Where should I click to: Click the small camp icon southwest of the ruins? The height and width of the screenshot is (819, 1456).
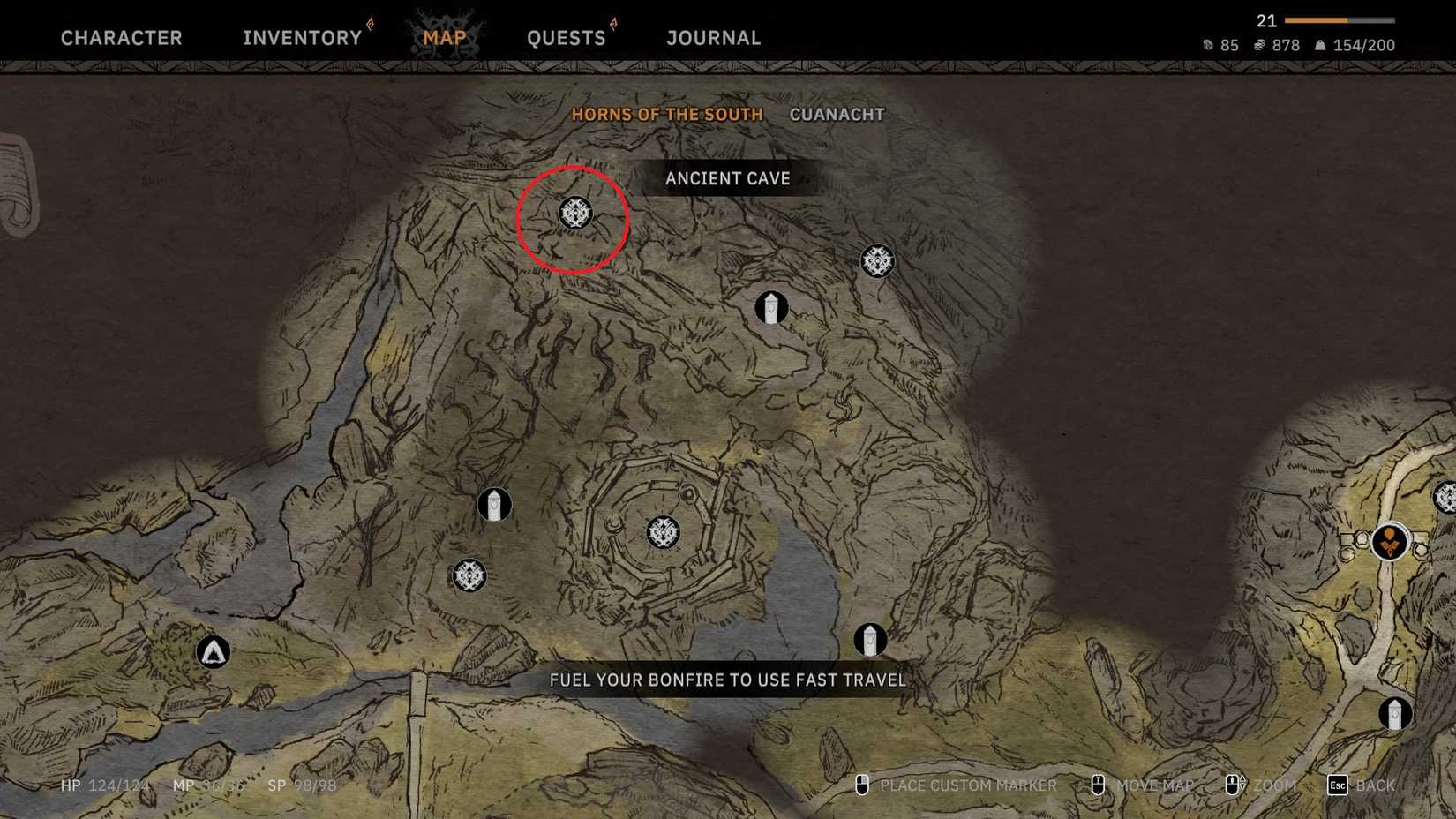point(469,575)
